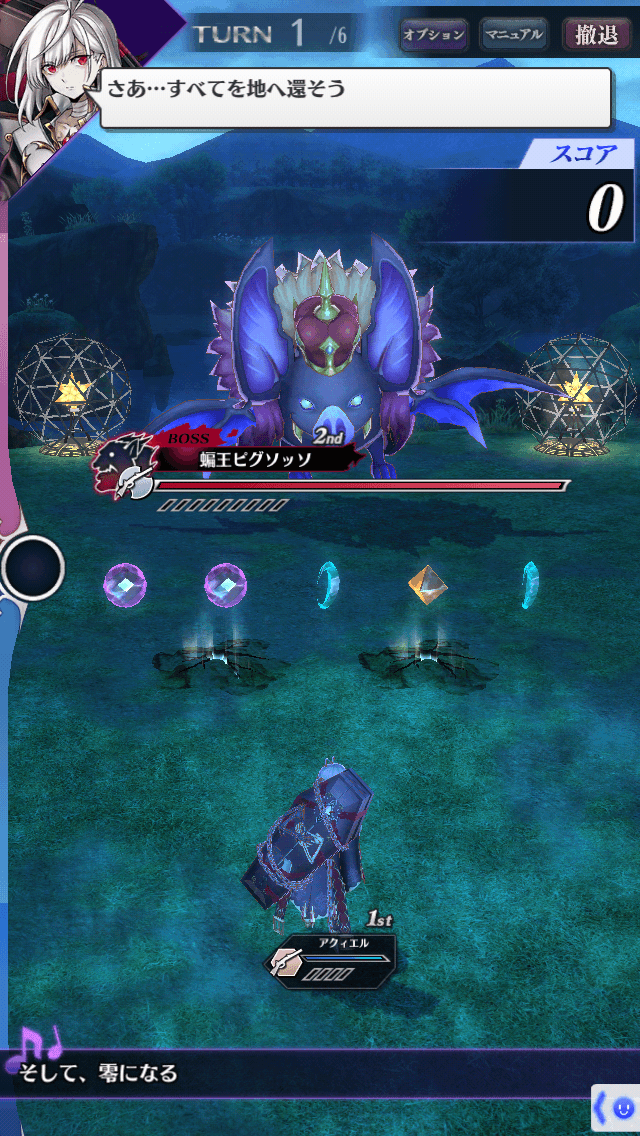
Task: Advance the dialogue speech box
Action: click(355, 98)
